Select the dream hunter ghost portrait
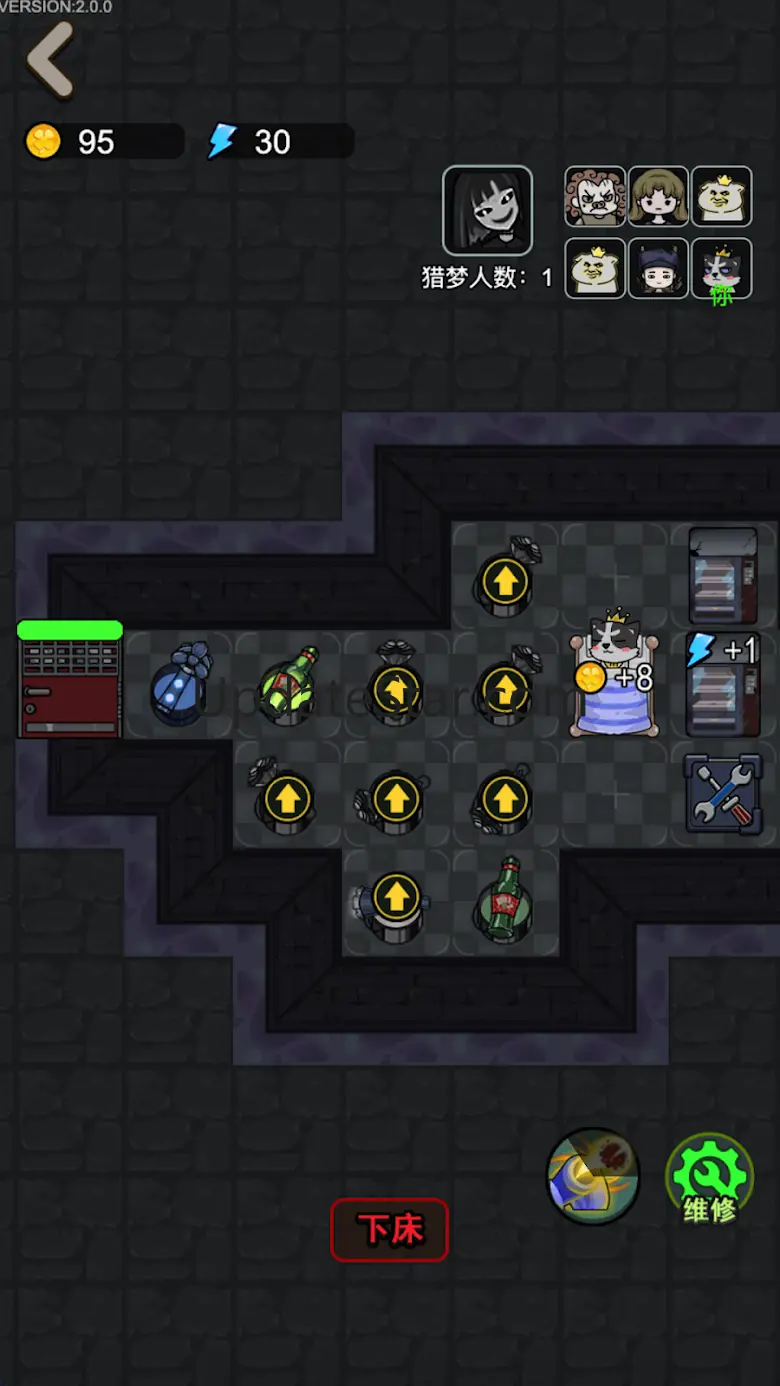780x1386 pixels. 487,210
